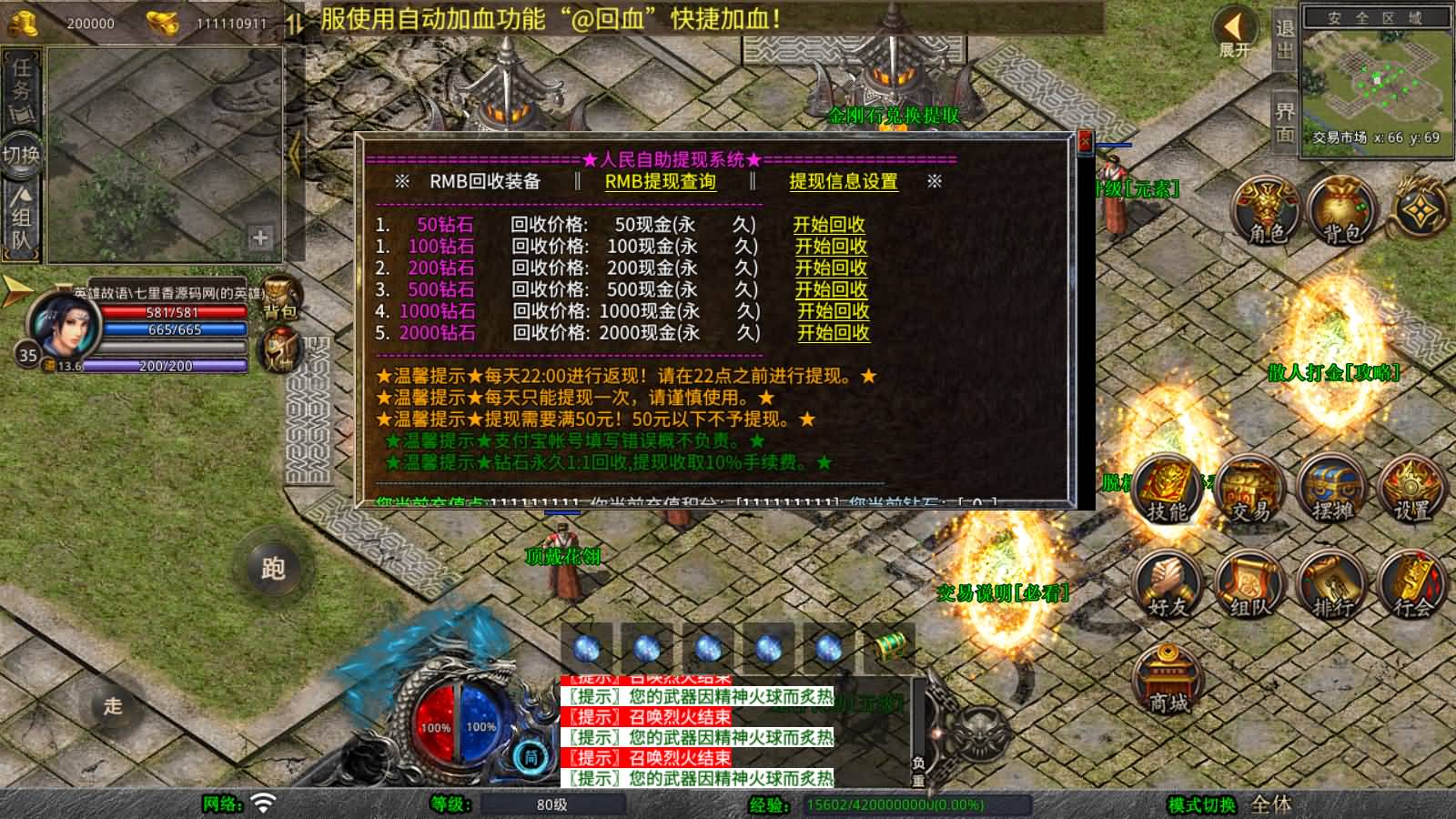Image resolution: width=1456 pixels, height=819 pixels.
Task: Open the 提现信息设置 tab
Action: click(843, 181)
